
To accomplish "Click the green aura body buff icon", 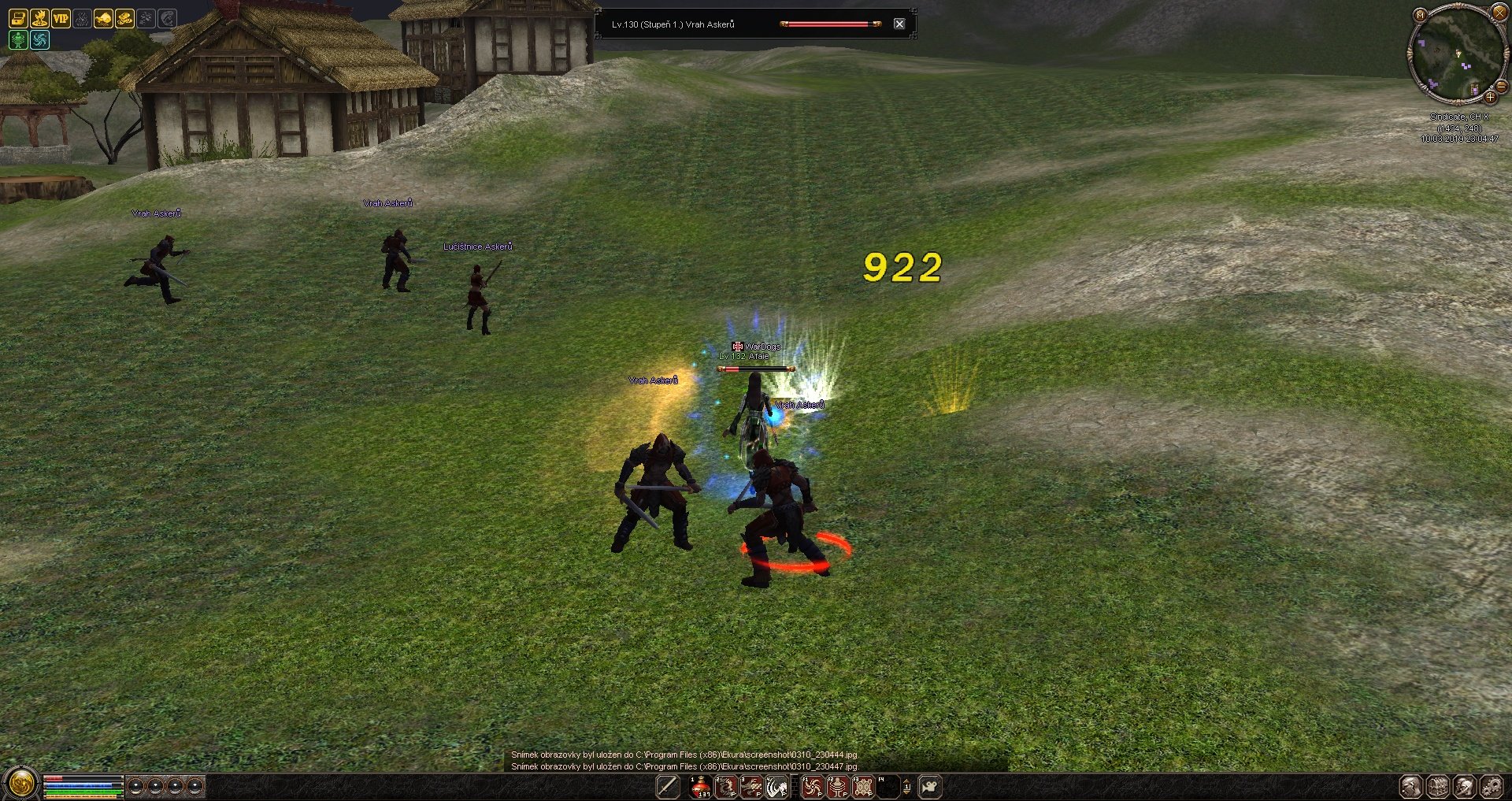I will [x=18, y=39].
